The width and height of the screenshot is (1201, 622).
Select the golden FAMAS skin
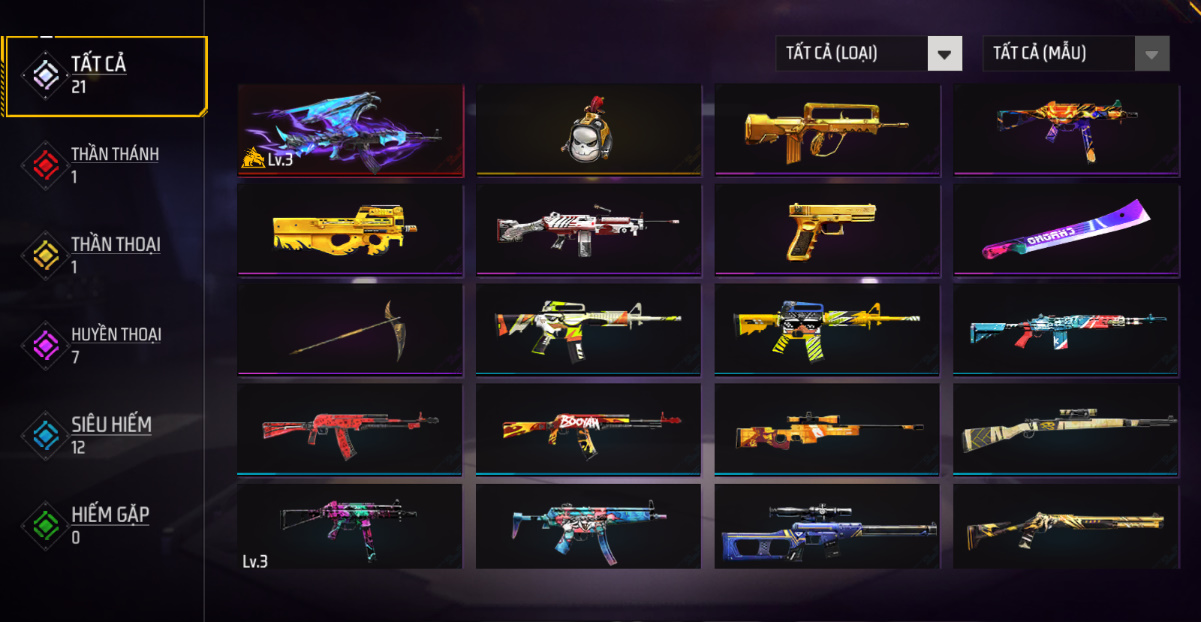[x=827, y=130]
